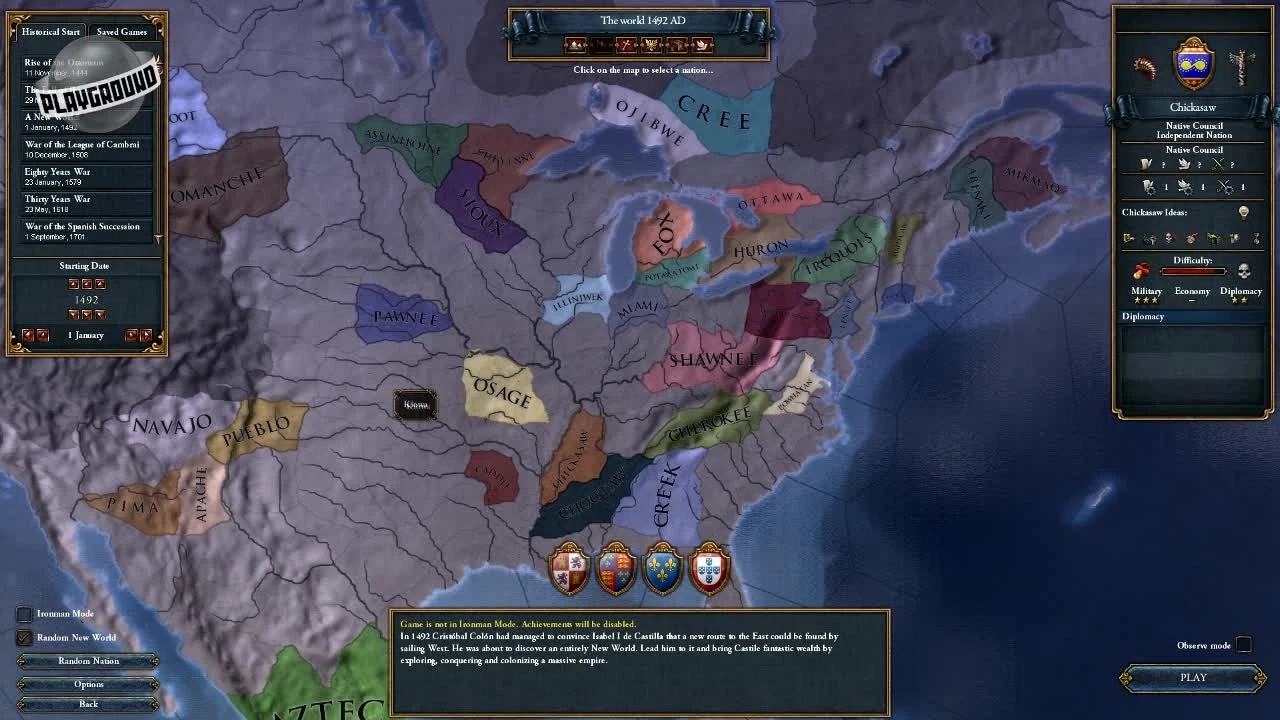
Task: Click forward arrow next to 1 January
Action: pos(133,335)
